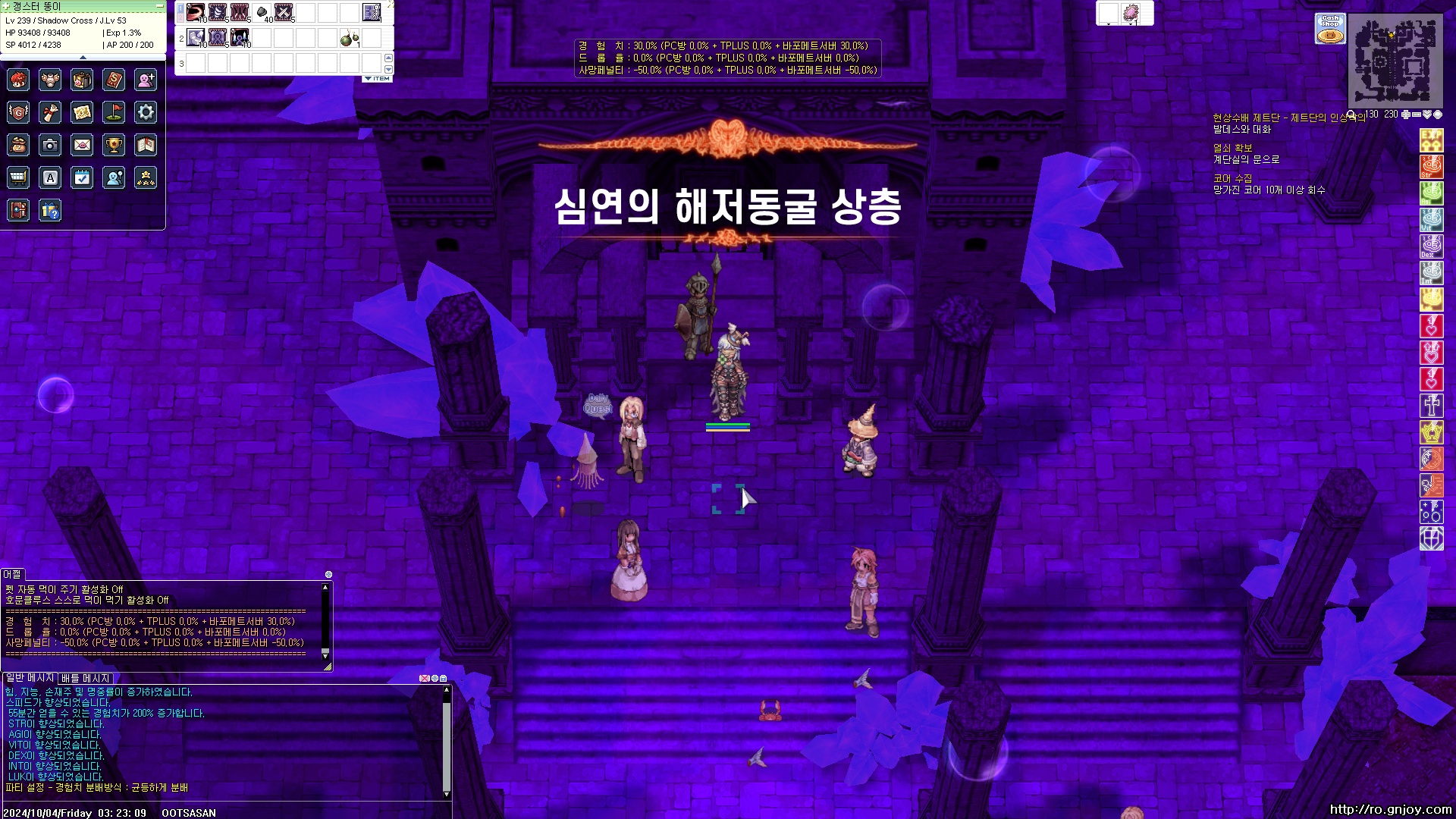Open the world map icon
The image size is (1456, 819).
click(82, 112)
